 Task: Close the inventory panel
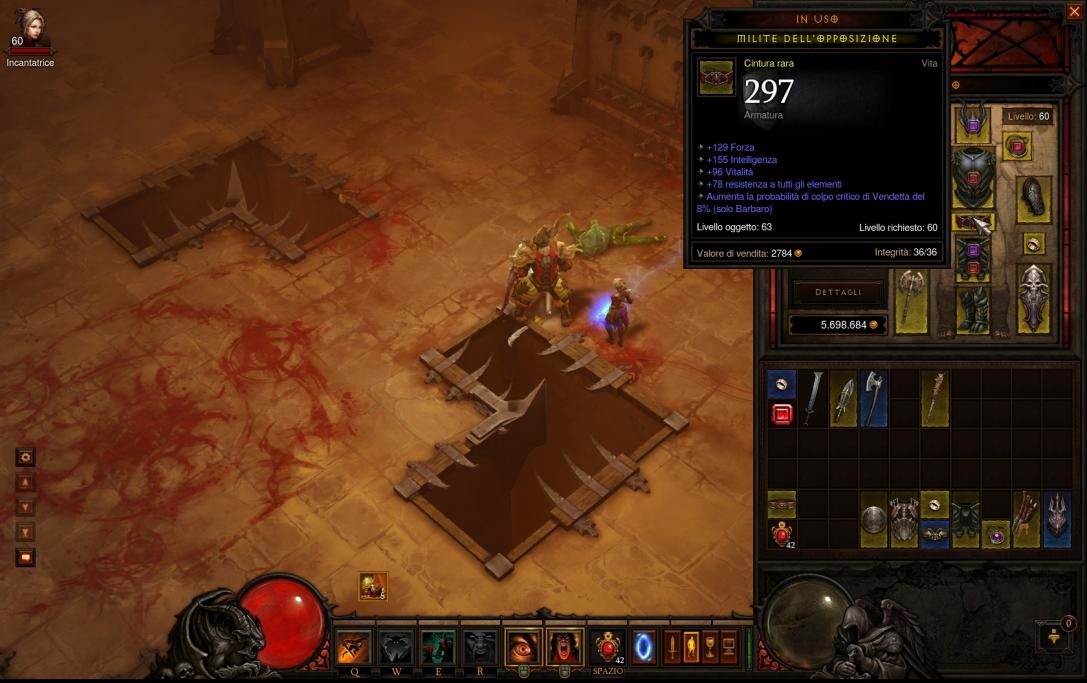click(x=1074, y=12)
